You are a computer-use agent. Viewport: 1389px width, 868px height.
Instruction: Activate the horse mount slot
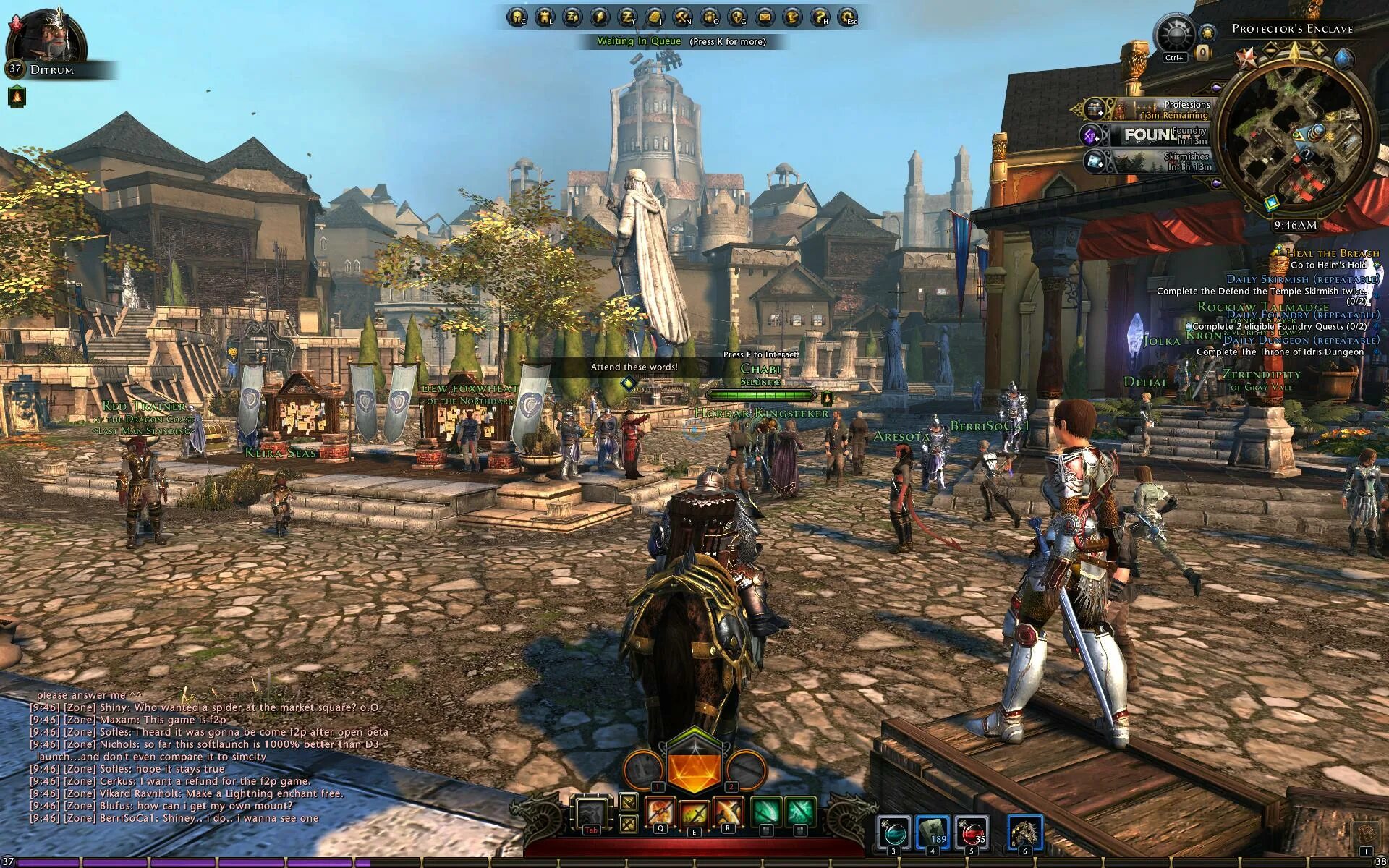1024,831
